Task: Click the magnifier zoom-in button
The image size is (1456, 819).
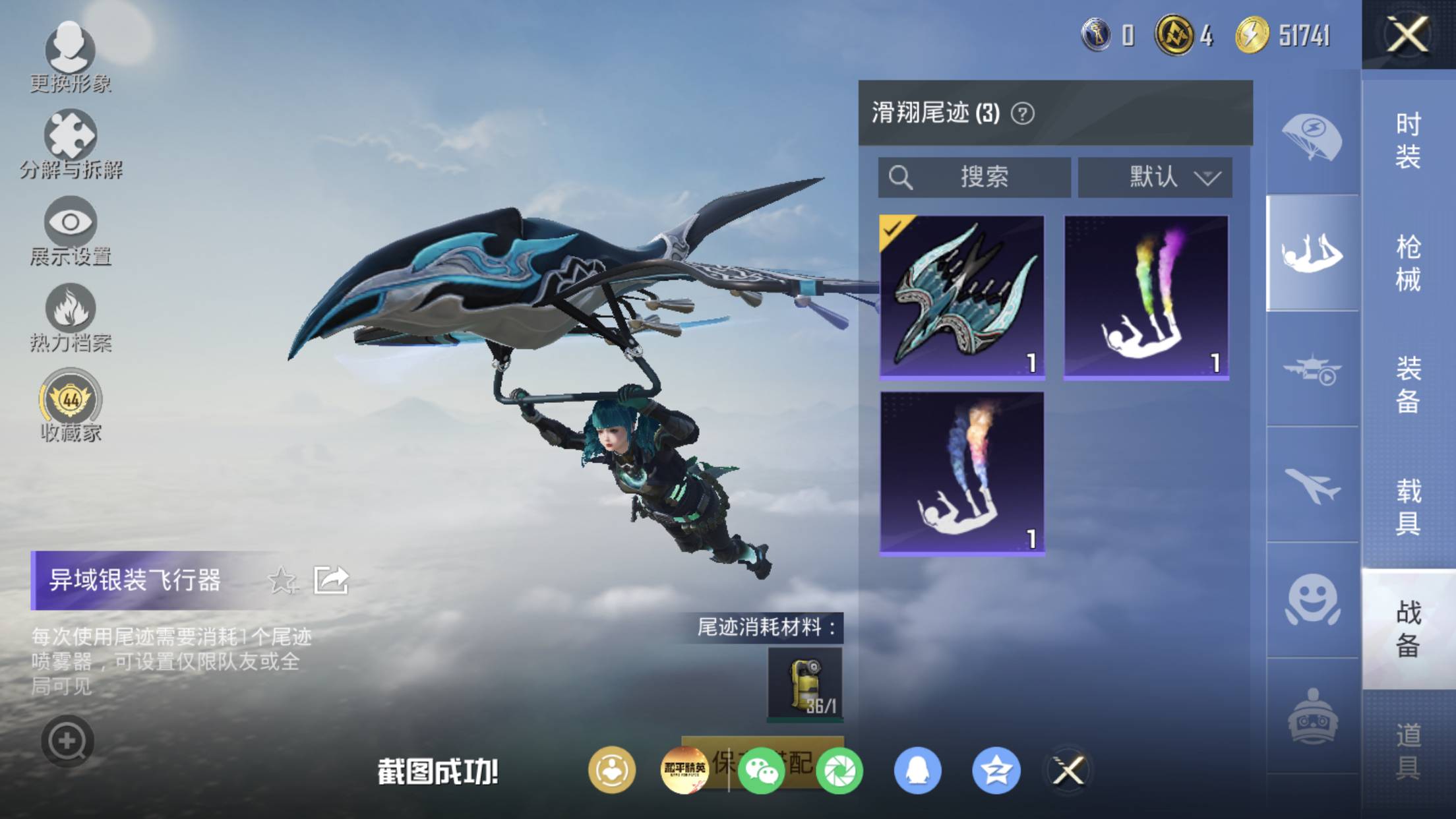Action: (67, 741)
